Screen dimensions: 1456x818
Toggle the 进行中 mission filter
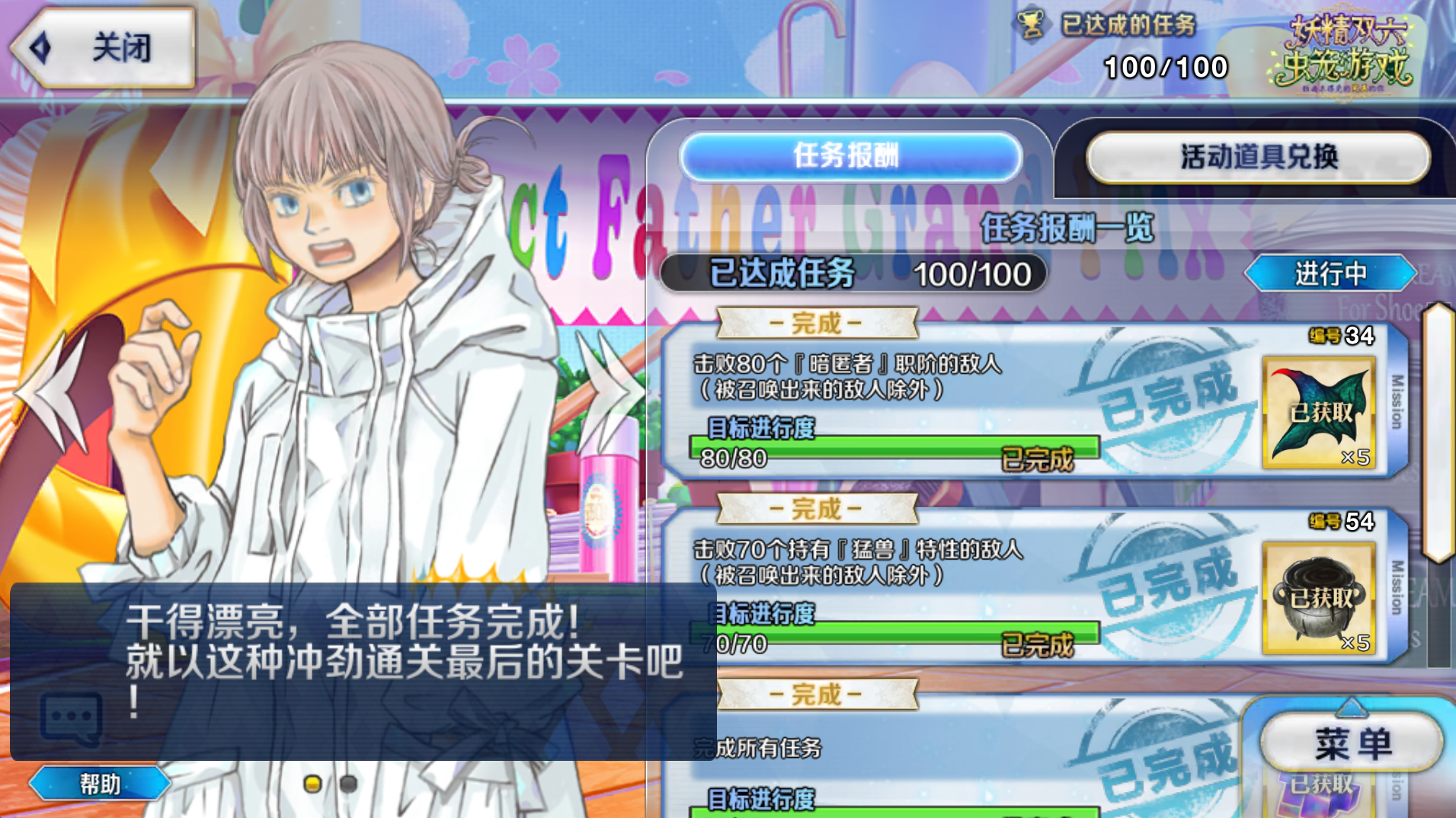click(1330, 273)
